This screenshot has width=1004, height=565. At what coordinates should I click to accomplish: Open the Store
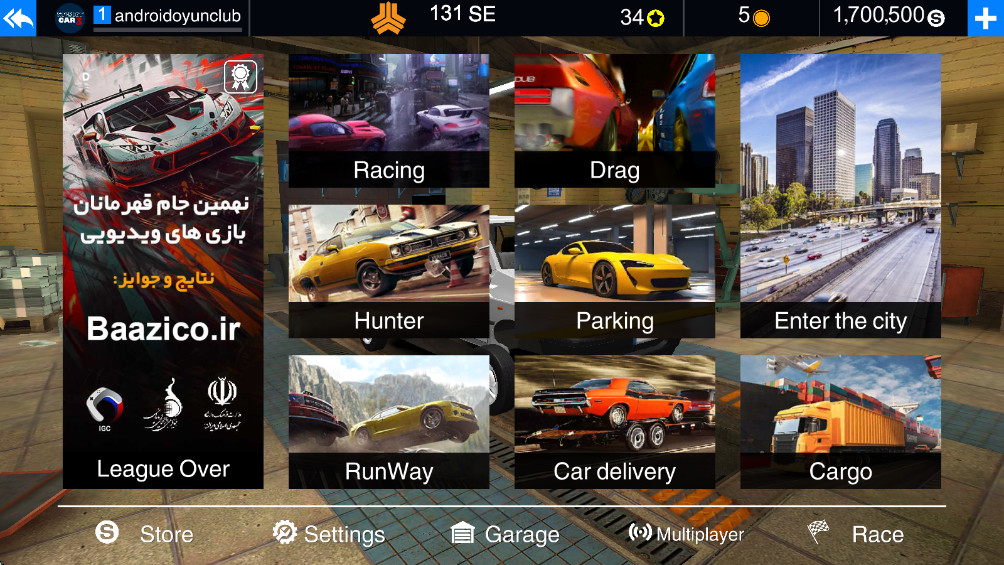(x=146, y=534)
